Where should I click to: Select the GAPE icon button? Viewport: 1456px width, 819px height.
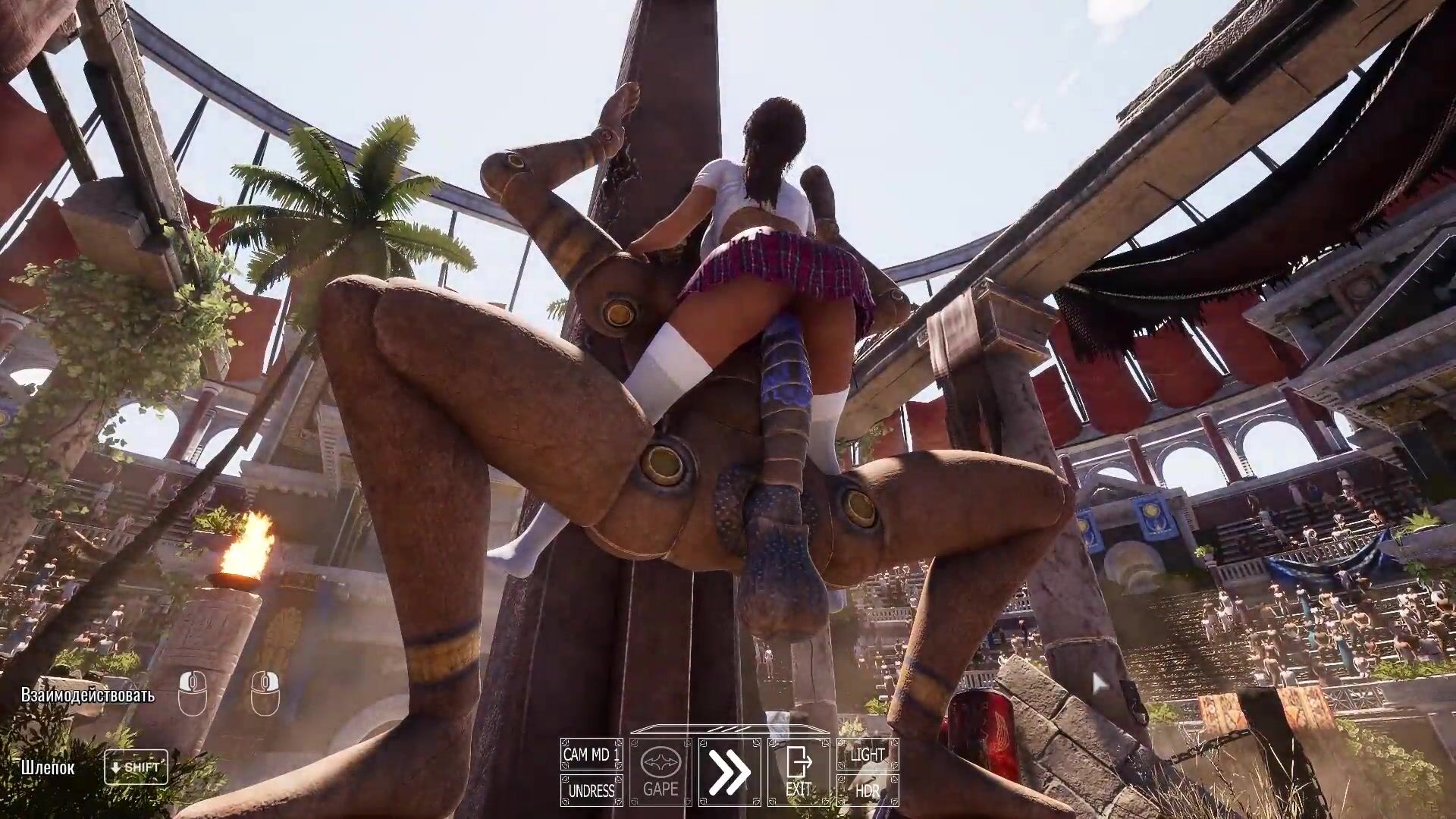661,772
